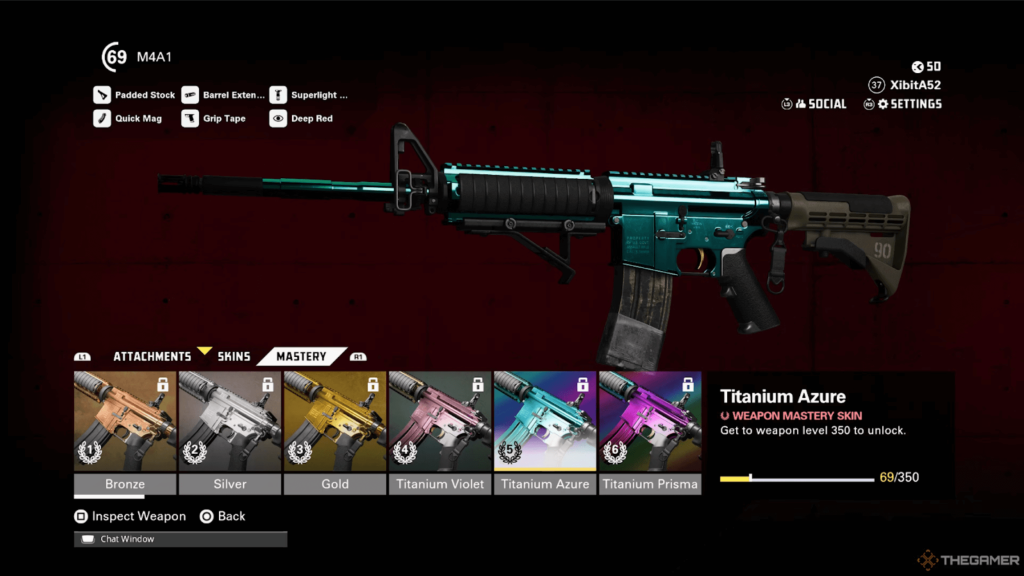
Task: Select the Barrel Extension attachment
Action: click(224, 95)
